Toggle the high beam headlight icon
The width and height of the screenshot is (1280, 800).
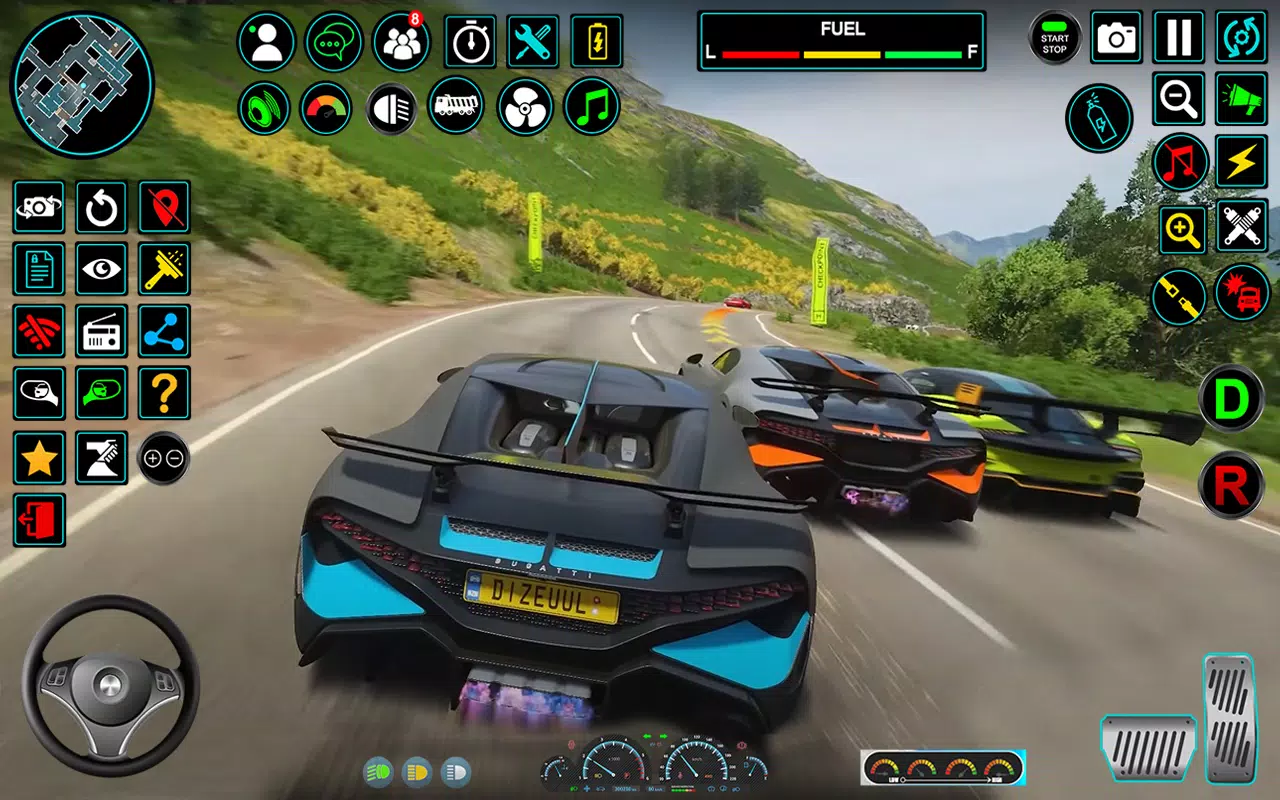(x=391, y=108)
